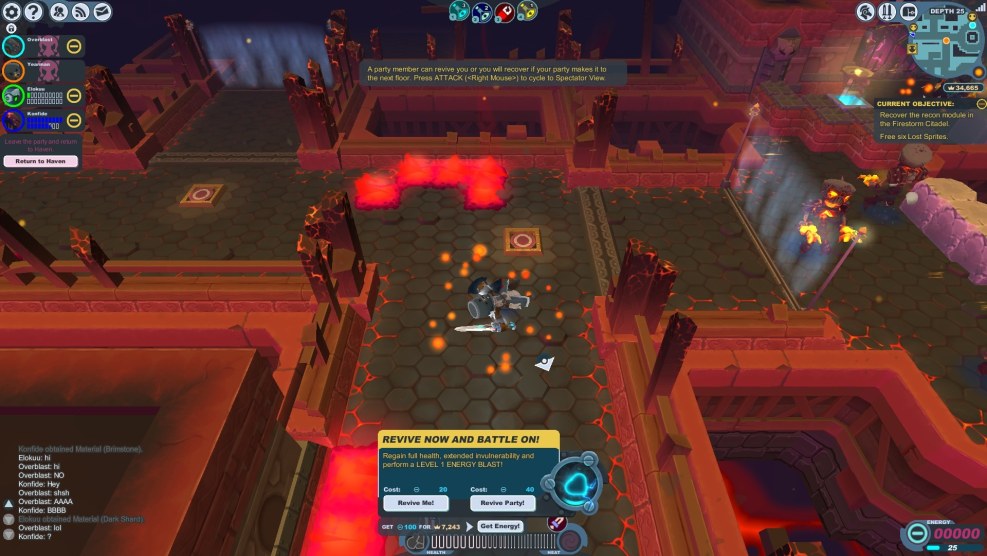Open the friends social icon
This screenshot has height=556, width=987.
point(58,12)
